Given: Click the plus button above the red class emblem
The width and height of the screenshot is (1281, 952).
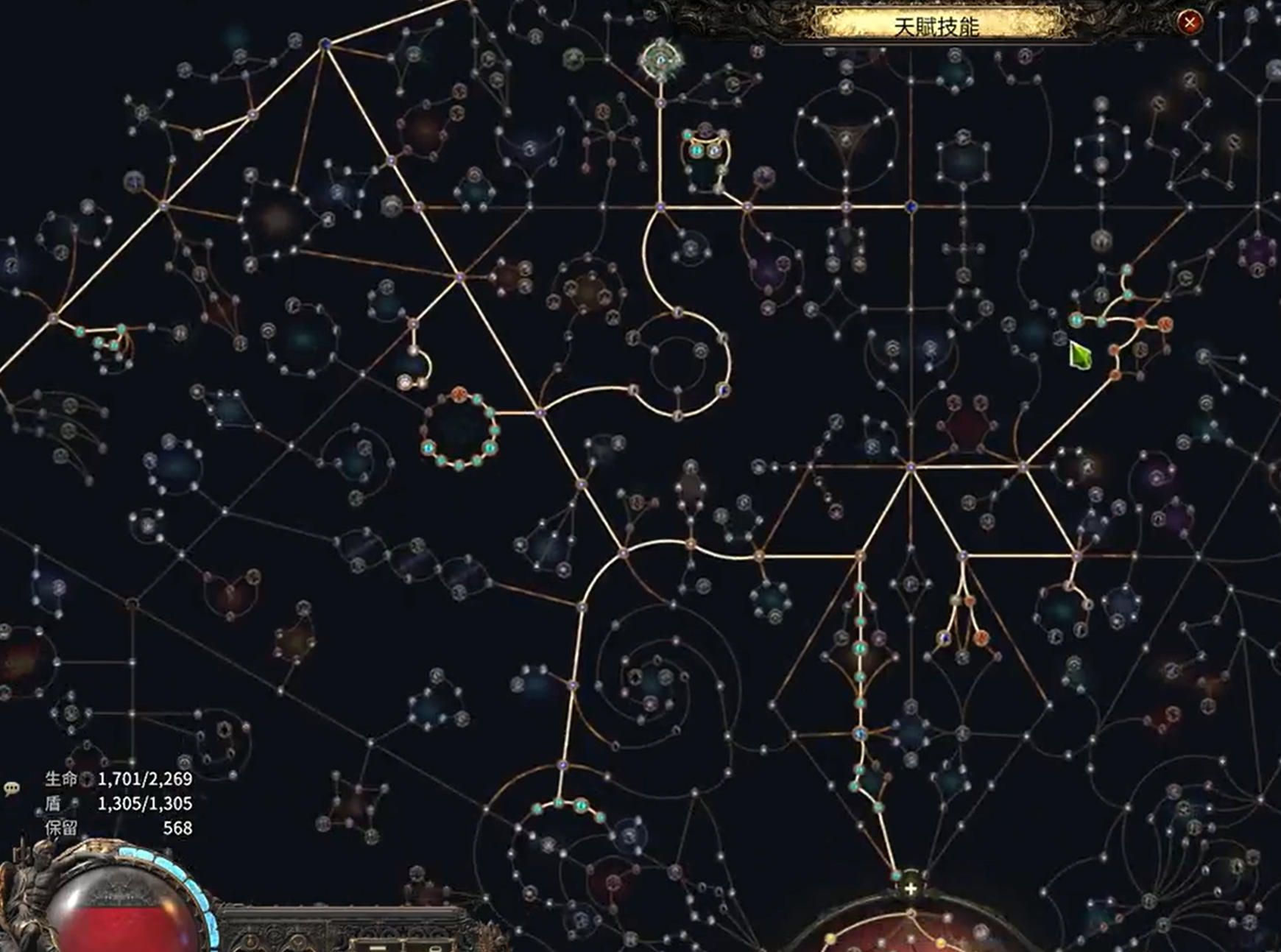Looking at the screenshot, I should click(911, 889).
